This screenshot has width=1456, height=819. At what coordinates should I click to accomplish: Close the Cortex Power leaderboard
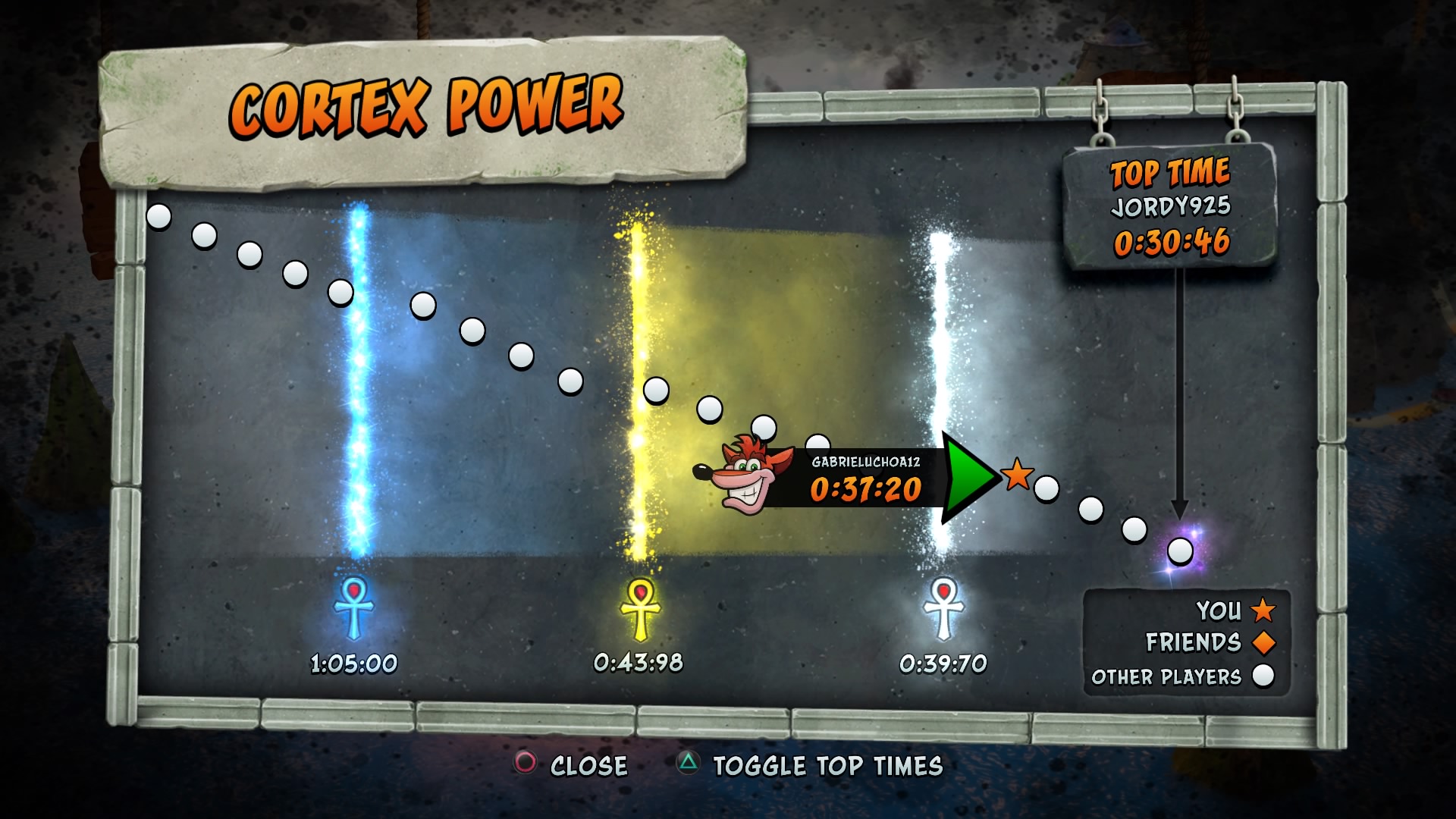coord(572,765)
